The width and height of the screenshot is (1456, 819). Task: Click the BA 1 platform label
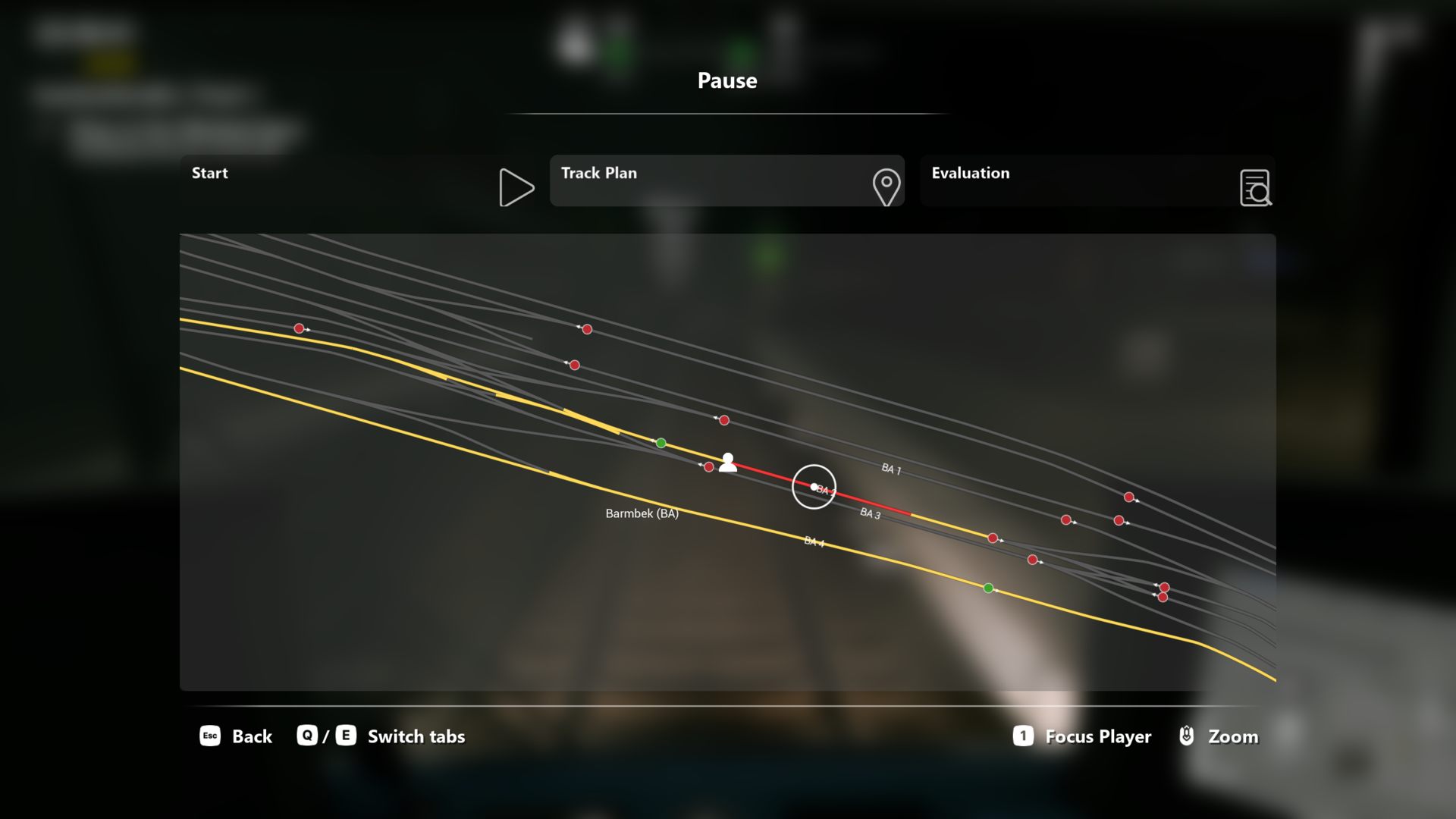click(x=891, y=469)
